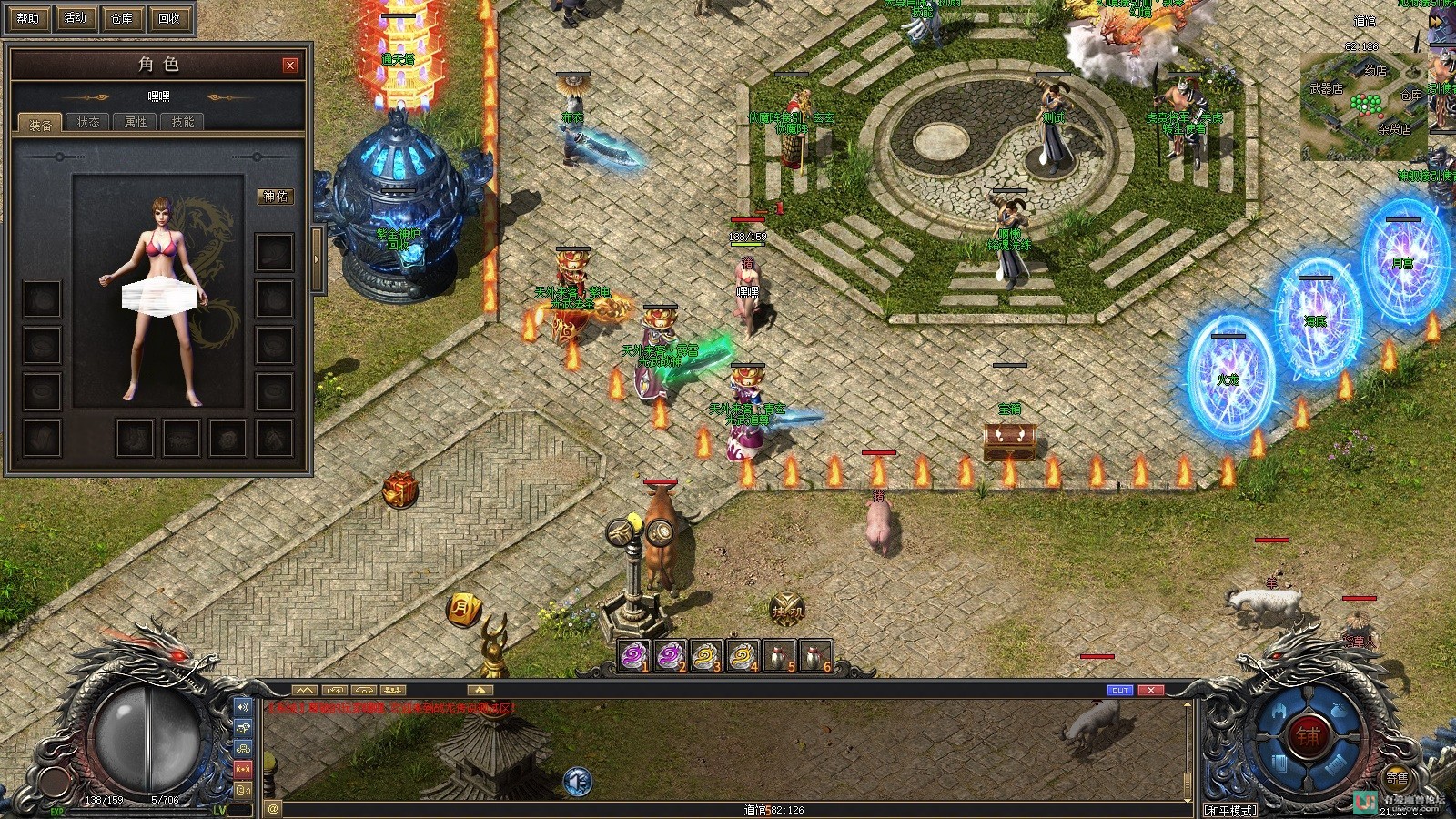1456x819 pixels.
Task: Open the 寄售 consignment button
Action: click(x=1397, y=778)
